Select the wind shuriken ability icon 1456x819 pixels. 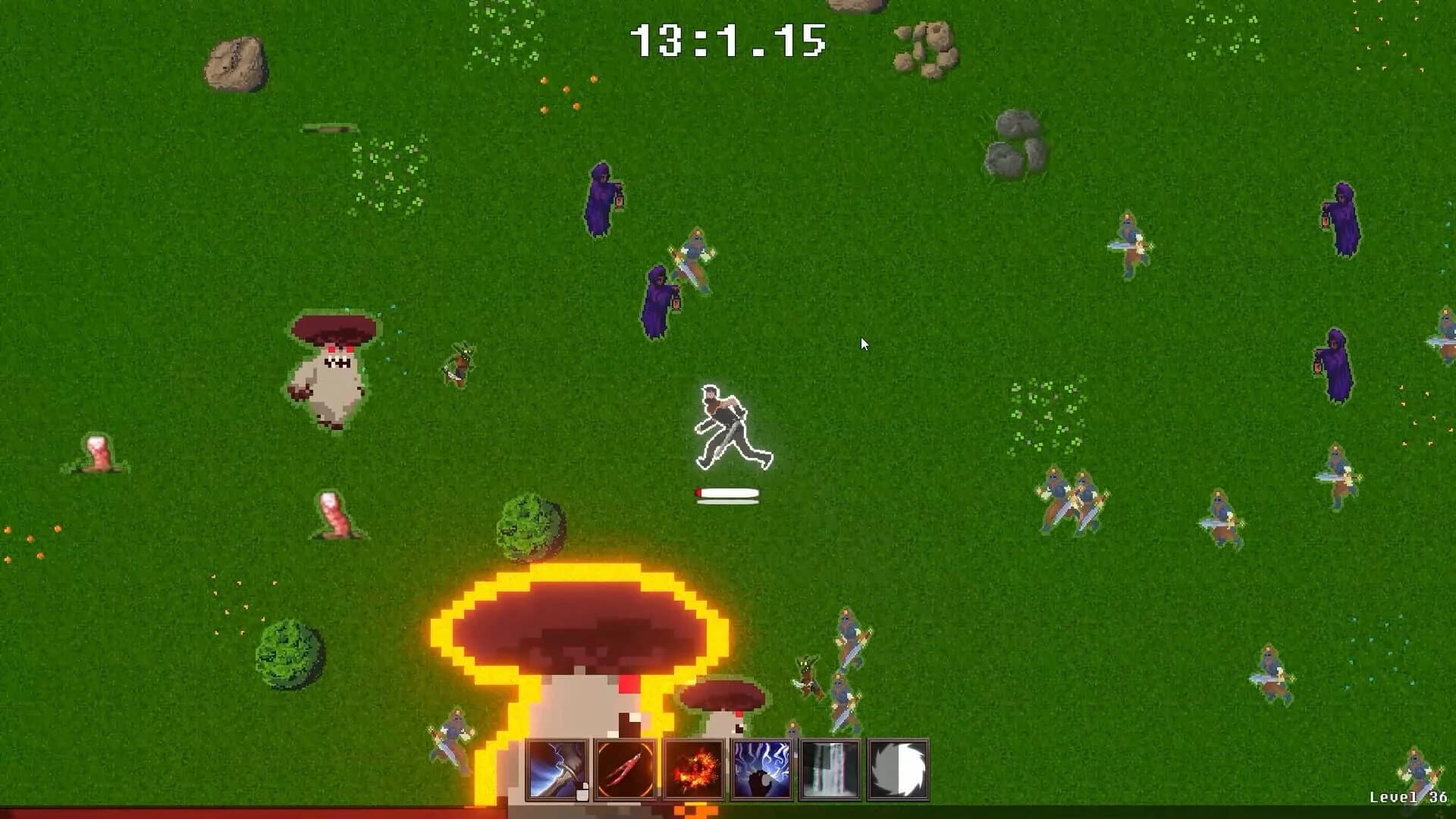(x=899, y=770)
